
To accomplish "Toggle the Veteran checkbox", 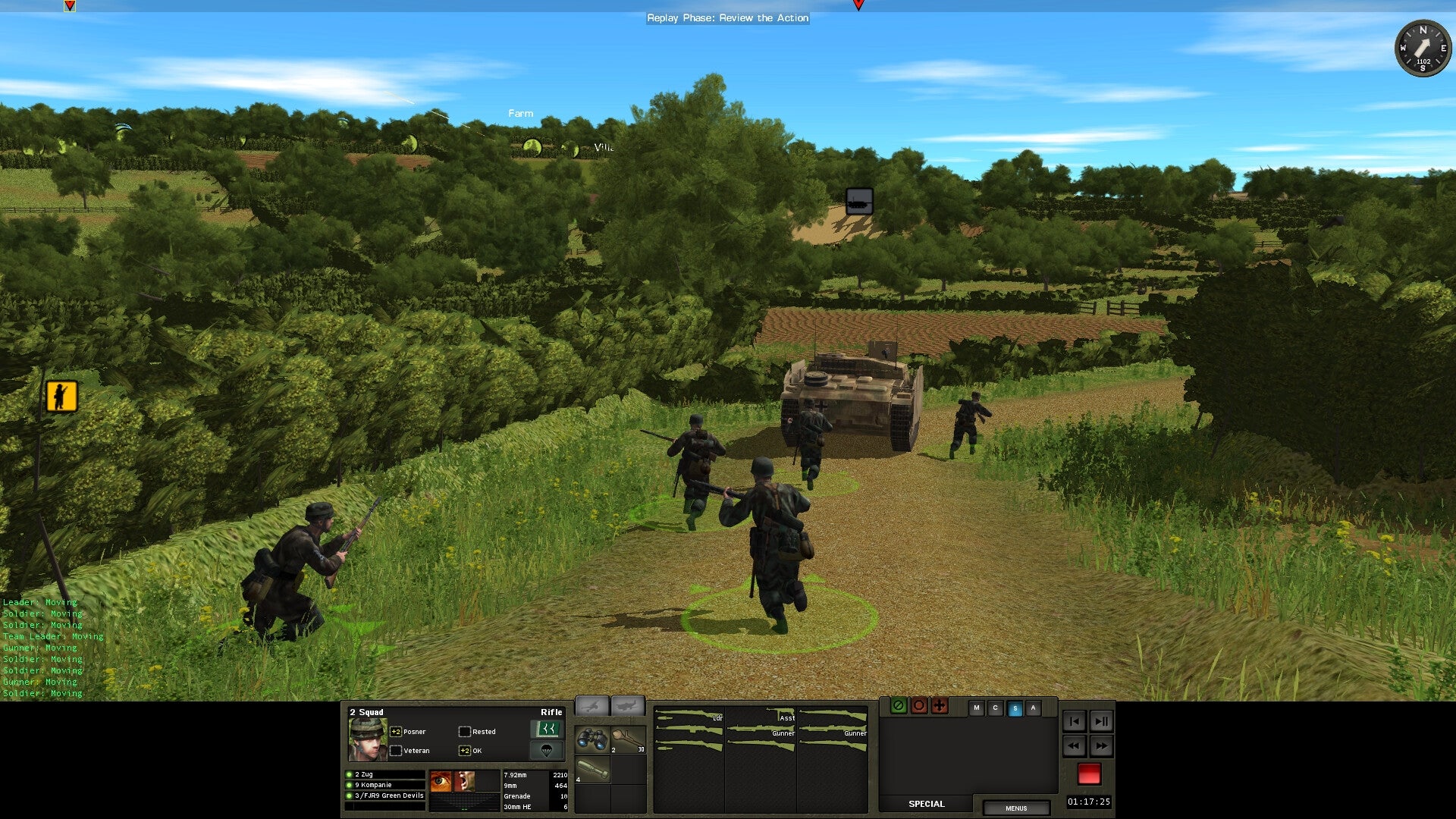I will (x=397, y=750).
